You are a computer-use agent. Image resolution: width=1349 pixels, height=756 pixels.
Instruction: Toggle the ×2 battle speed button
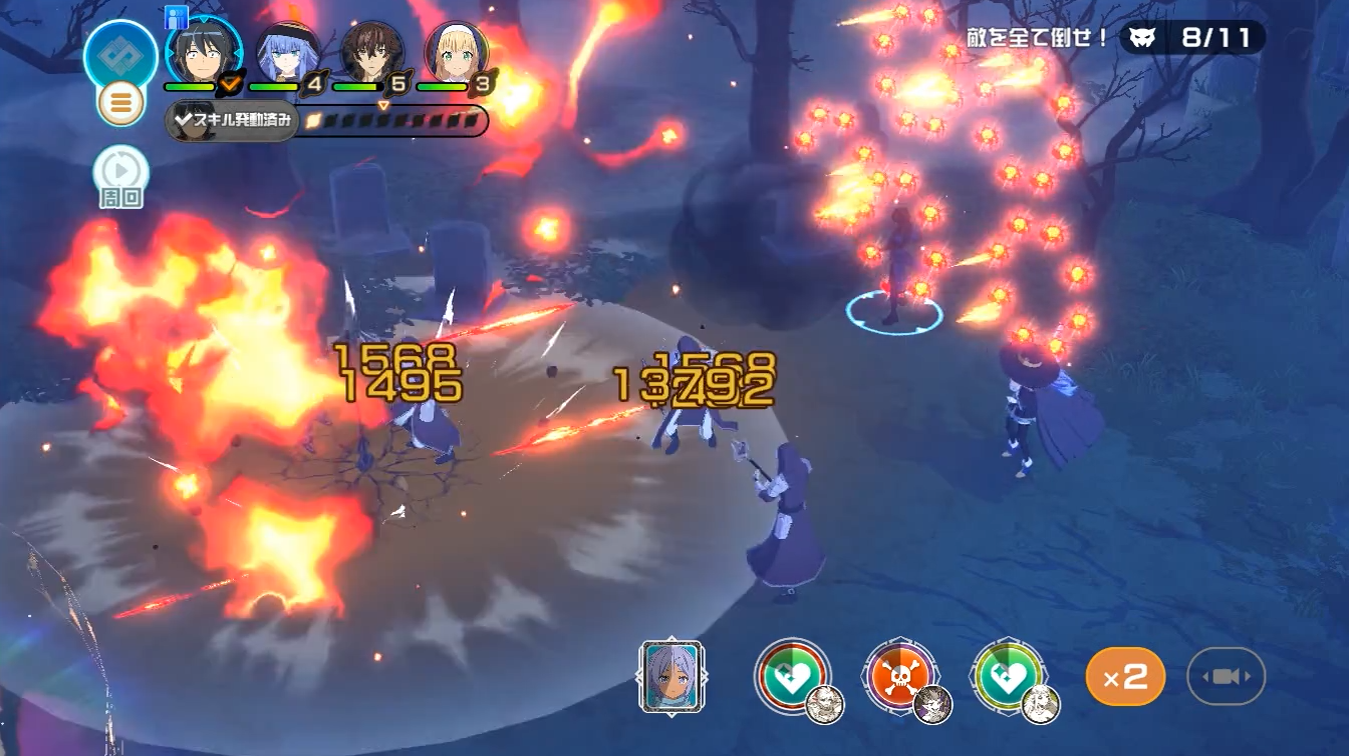[1125, 677]
